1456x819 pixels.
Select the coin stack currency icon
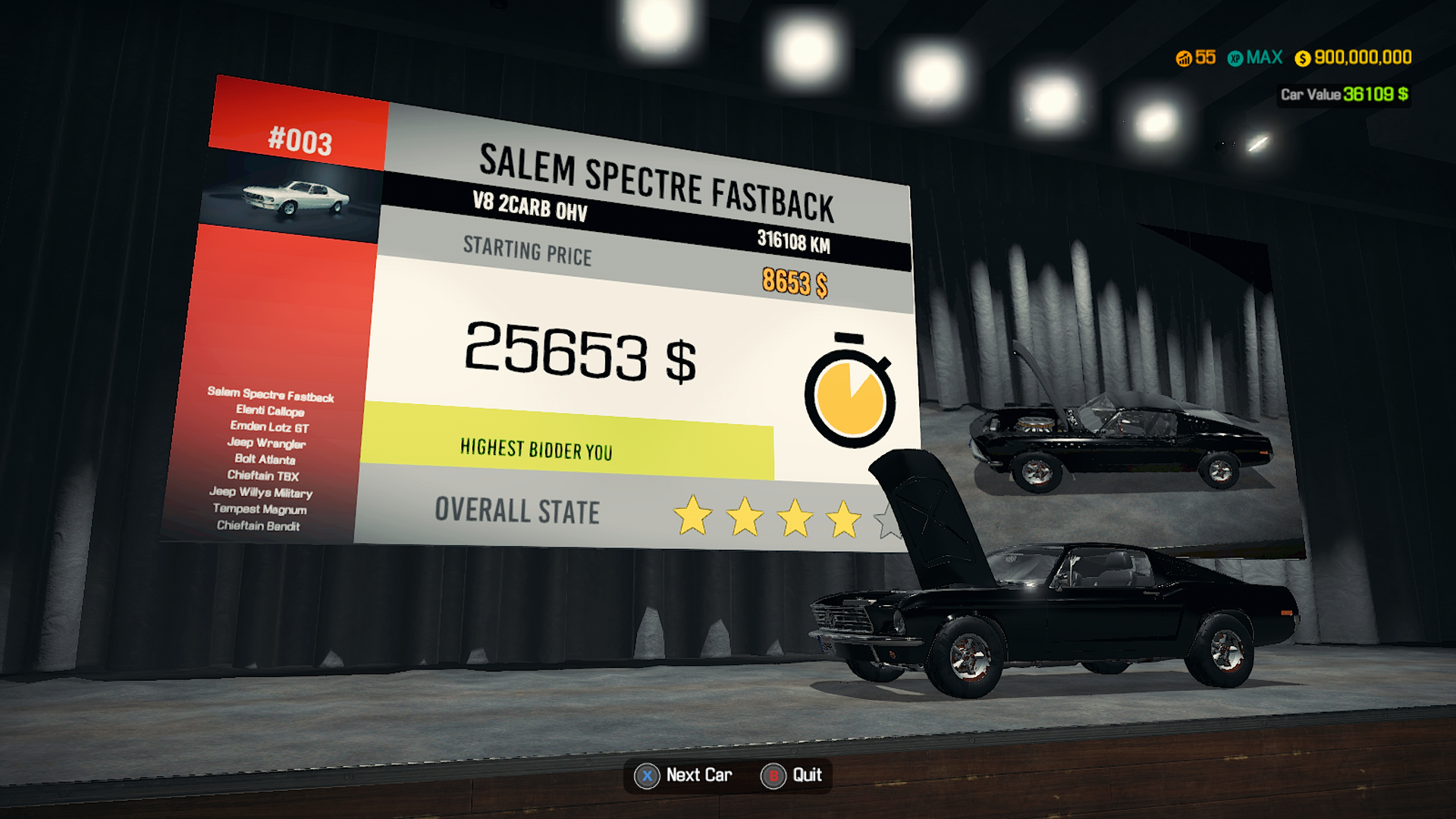coord(1185,57)
